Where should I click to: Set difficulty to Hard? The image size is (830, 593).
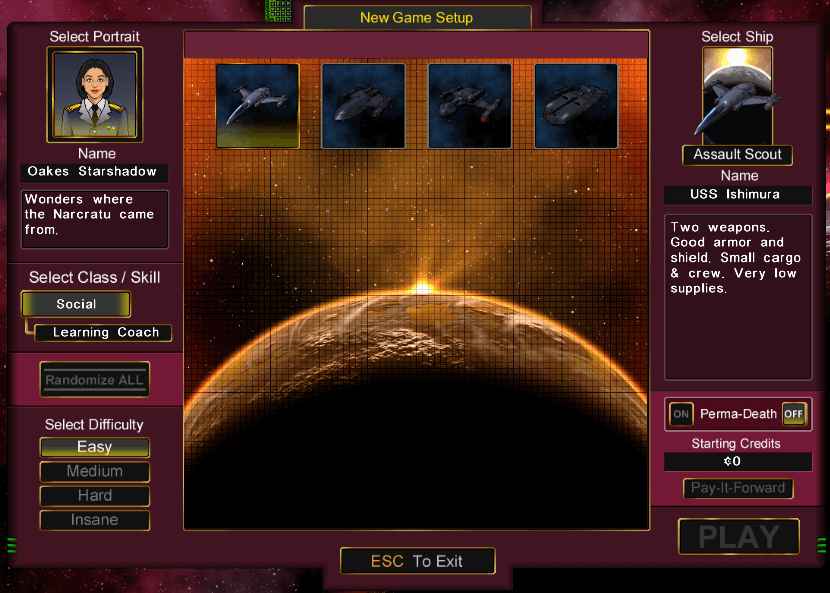tap(95, 496)
